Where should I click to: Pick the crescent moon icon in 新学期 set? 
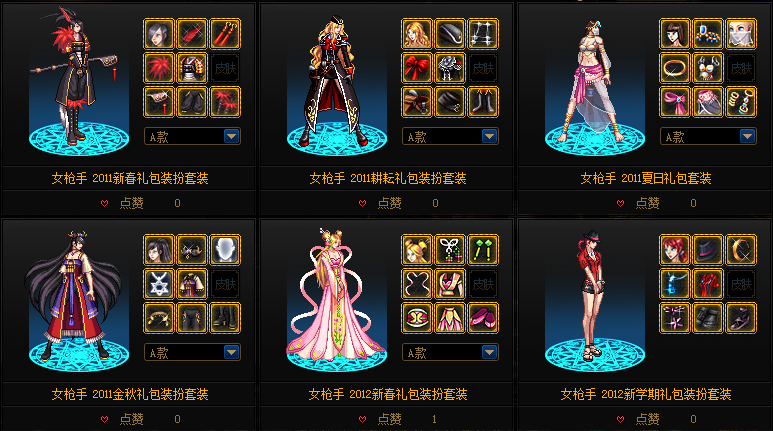741,249
